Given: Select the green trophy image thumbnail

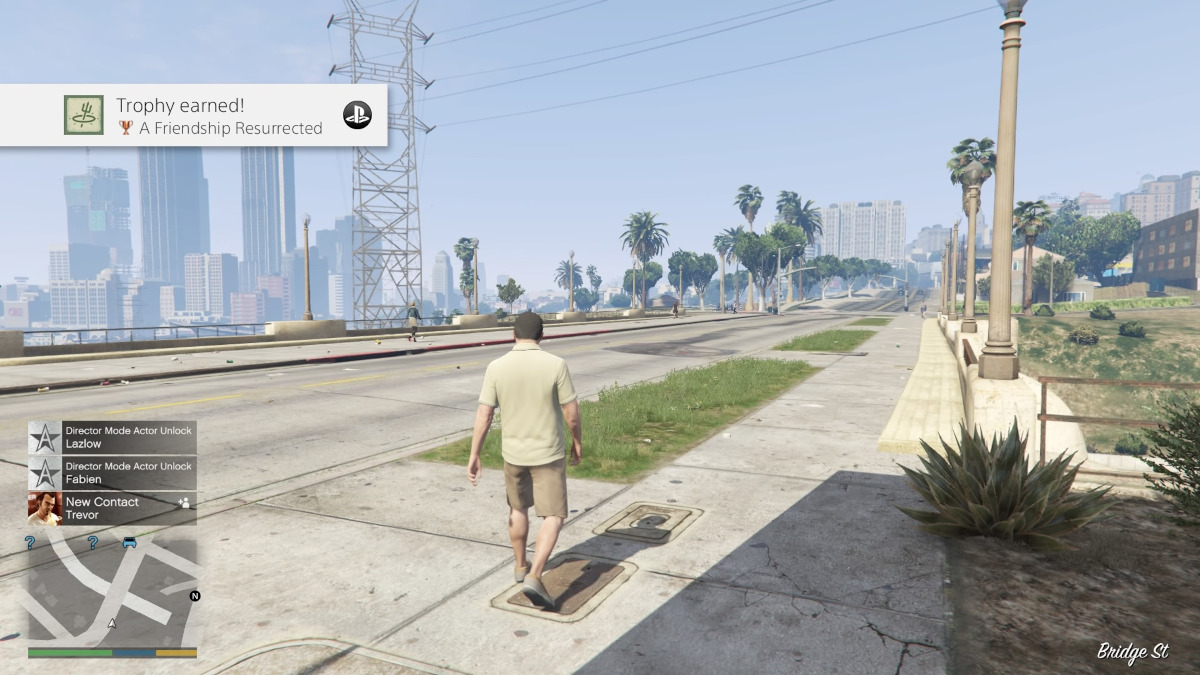Looking at the screenshot, I should pyautogui.click(x=84, y=115).
